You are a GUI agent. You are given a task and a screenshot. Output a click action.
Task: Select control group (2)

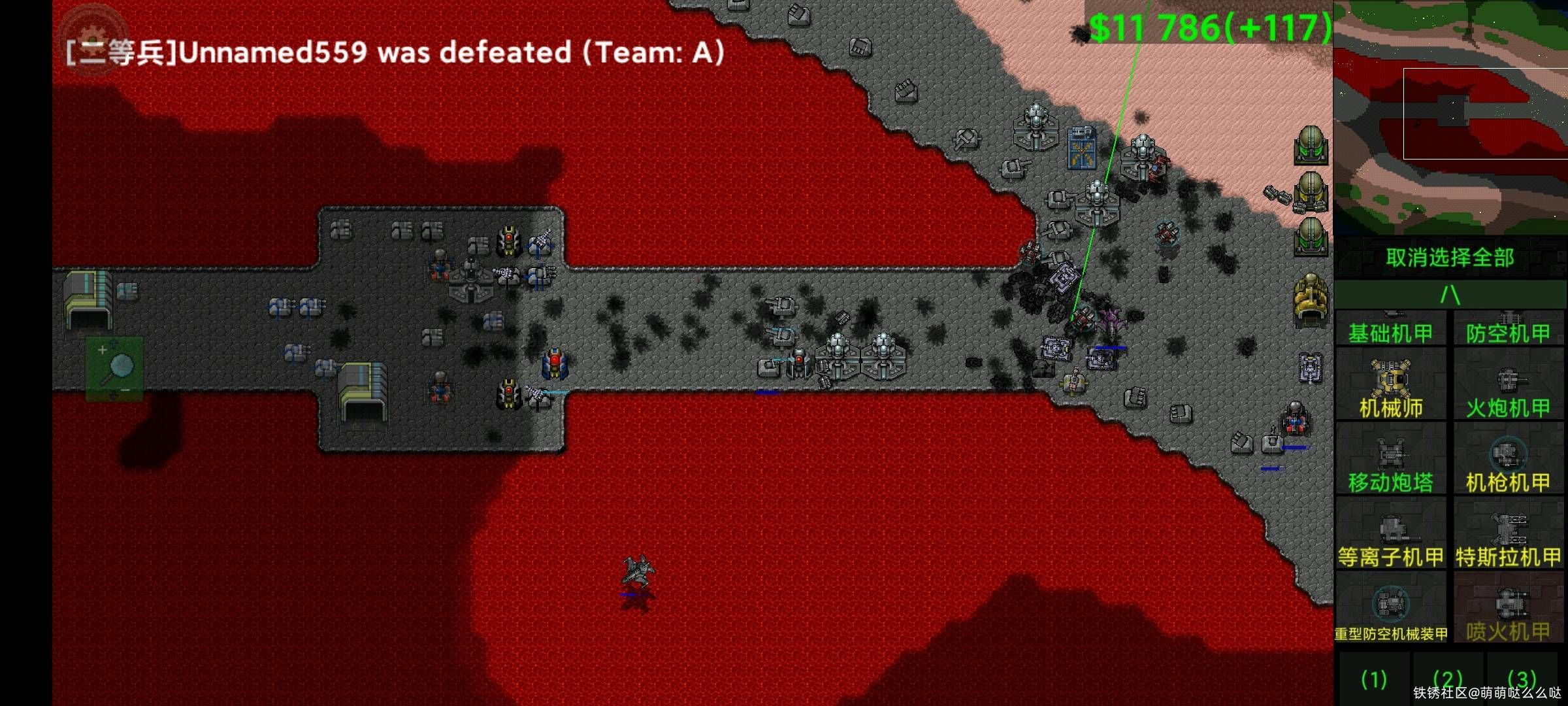1448,680
